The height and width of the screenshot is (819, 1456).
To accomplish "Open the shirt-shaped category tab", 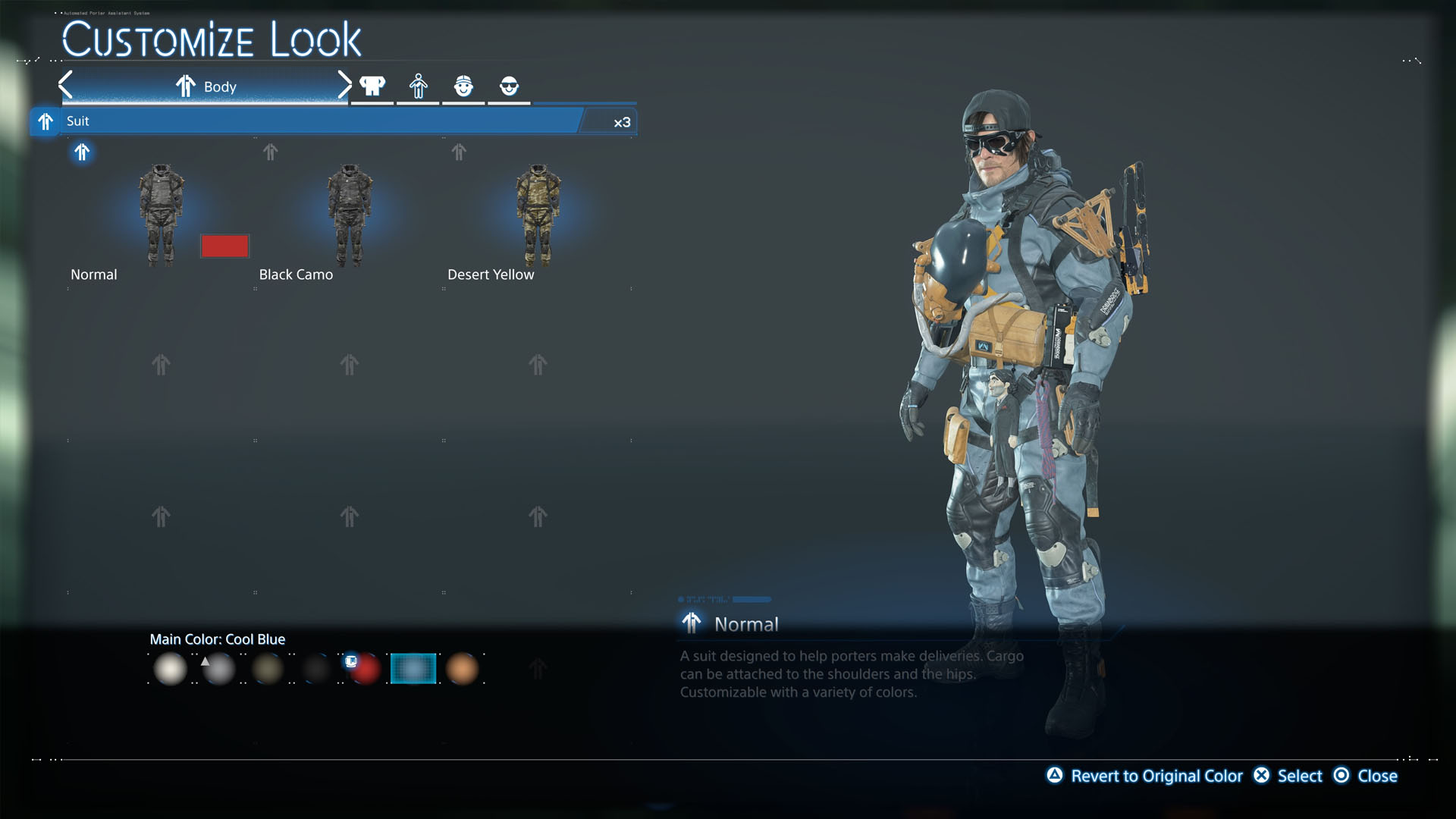I will pyautogui.click(x=372, y=86).
